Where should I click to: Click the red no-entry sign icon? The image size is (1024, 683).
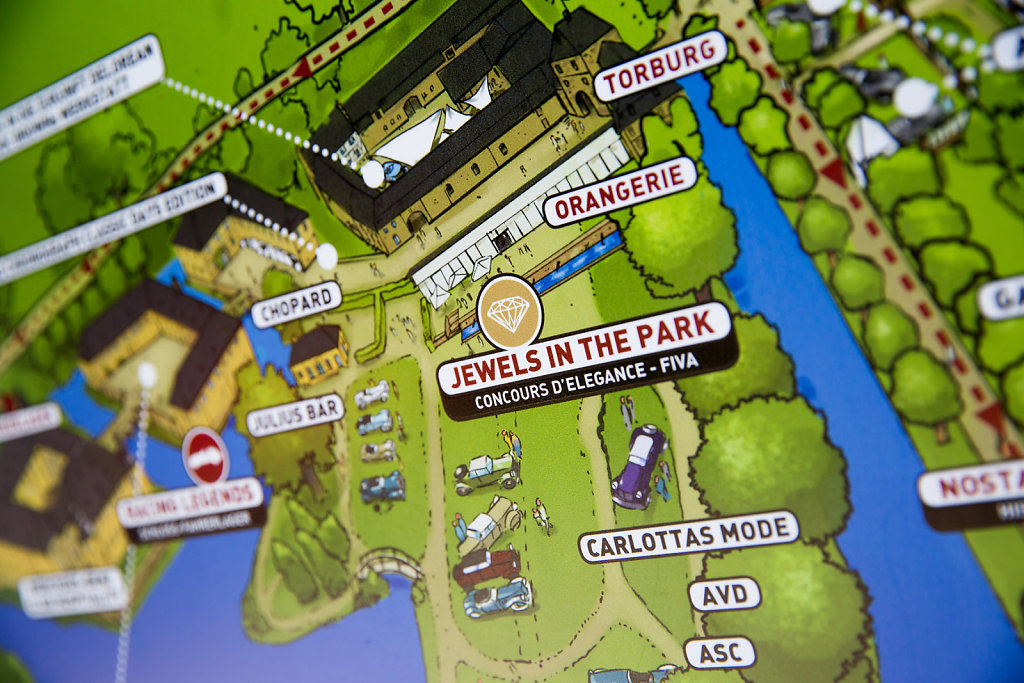[205, 456]
